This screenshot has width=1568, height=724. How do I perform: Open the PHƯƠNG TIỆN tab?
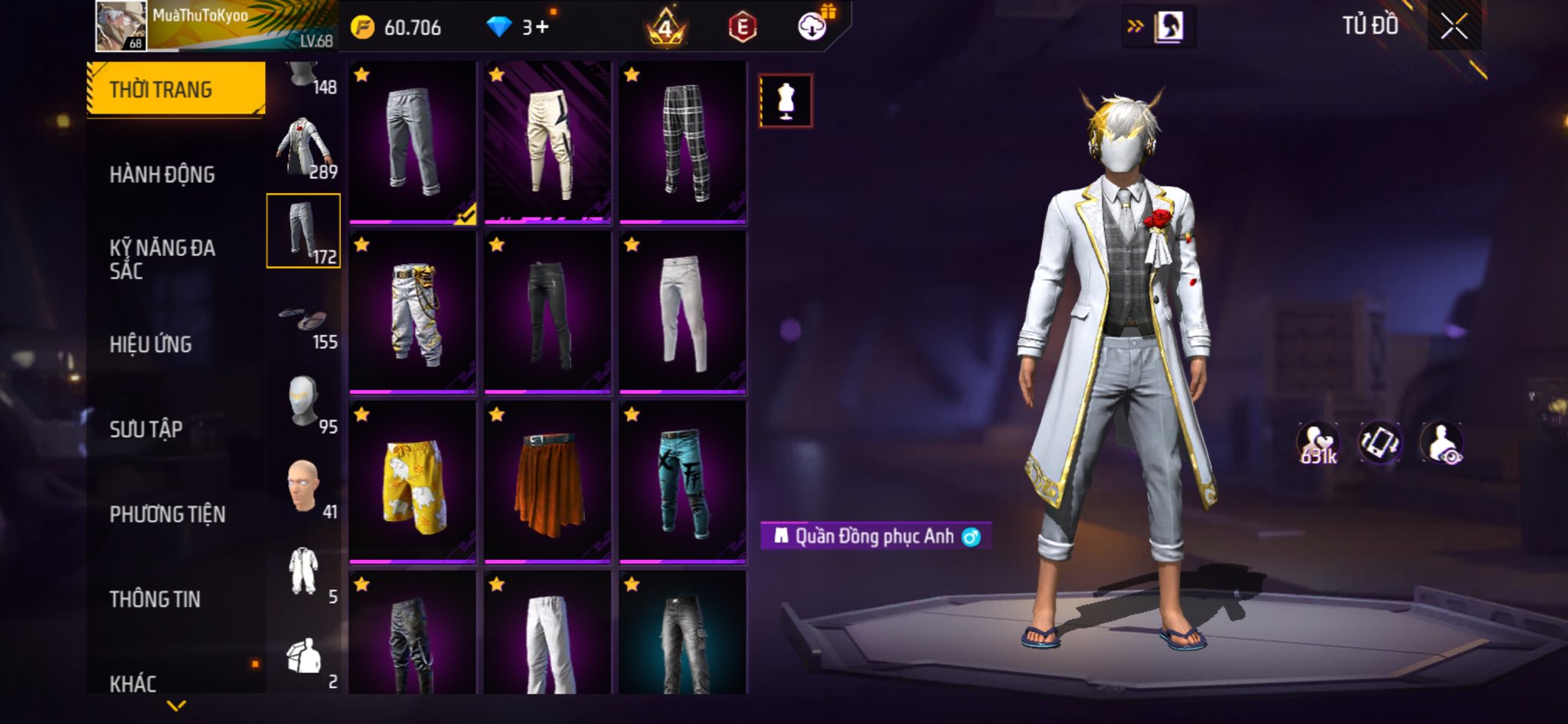pyautogui.click(x=167, y=514)
